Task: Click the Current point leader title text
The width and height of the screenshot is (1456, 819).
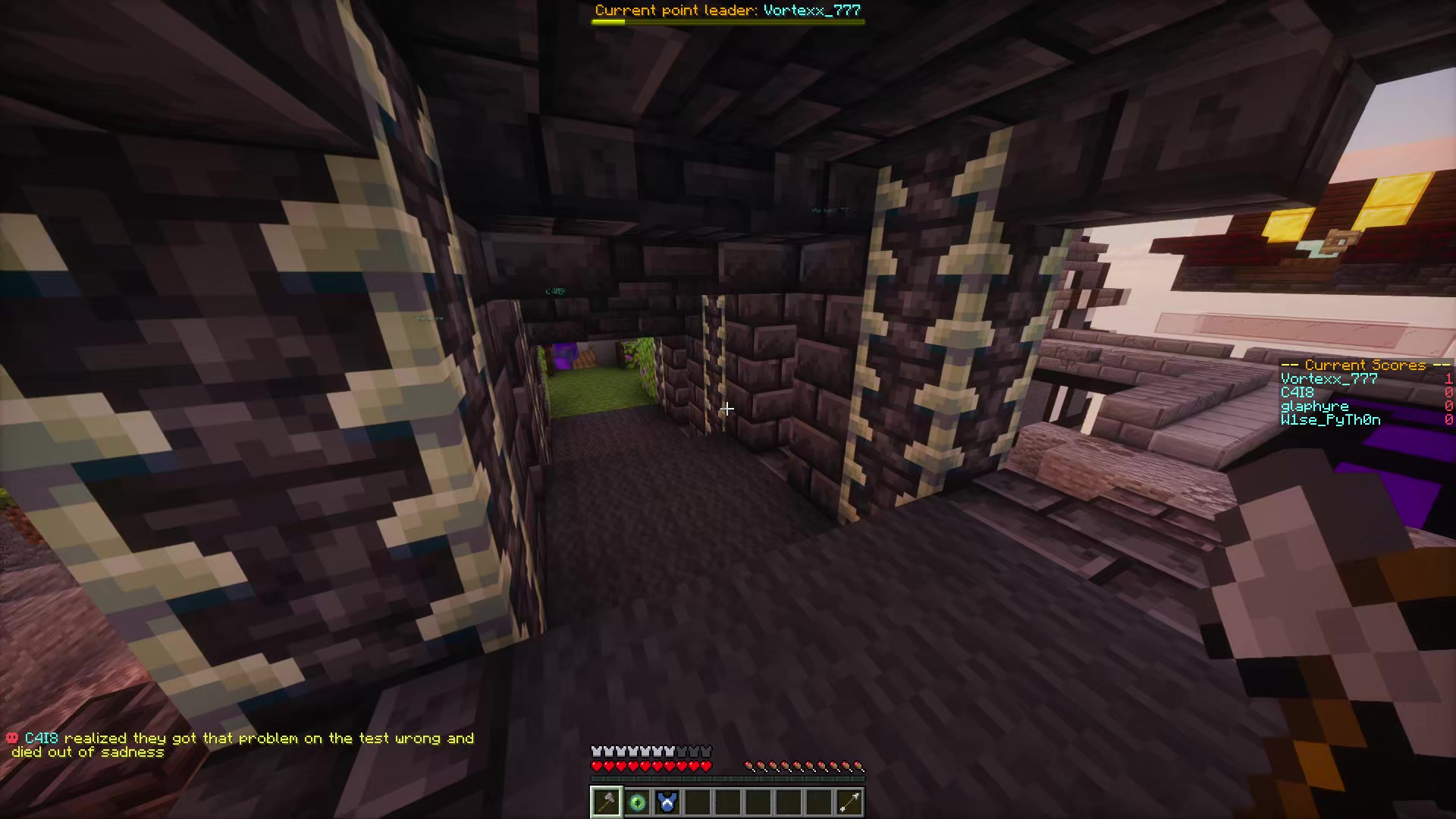Action: click(x=728, y=10)
